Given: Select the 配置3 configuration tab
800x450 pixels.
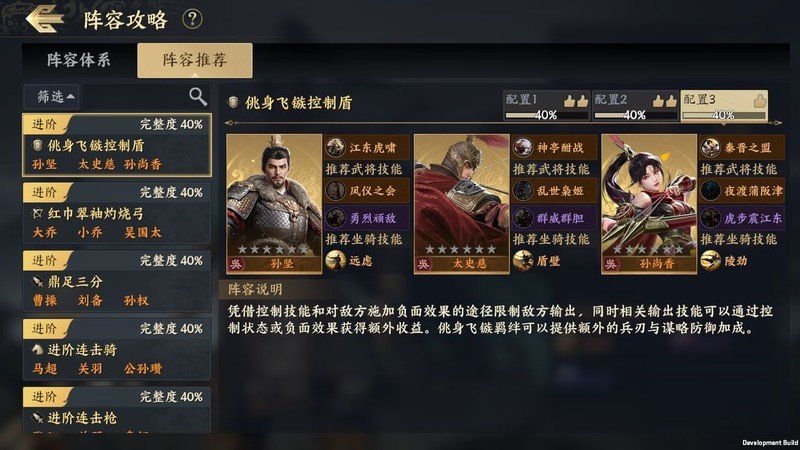Looking at the screenshot, I should click(x=723, y=106).
